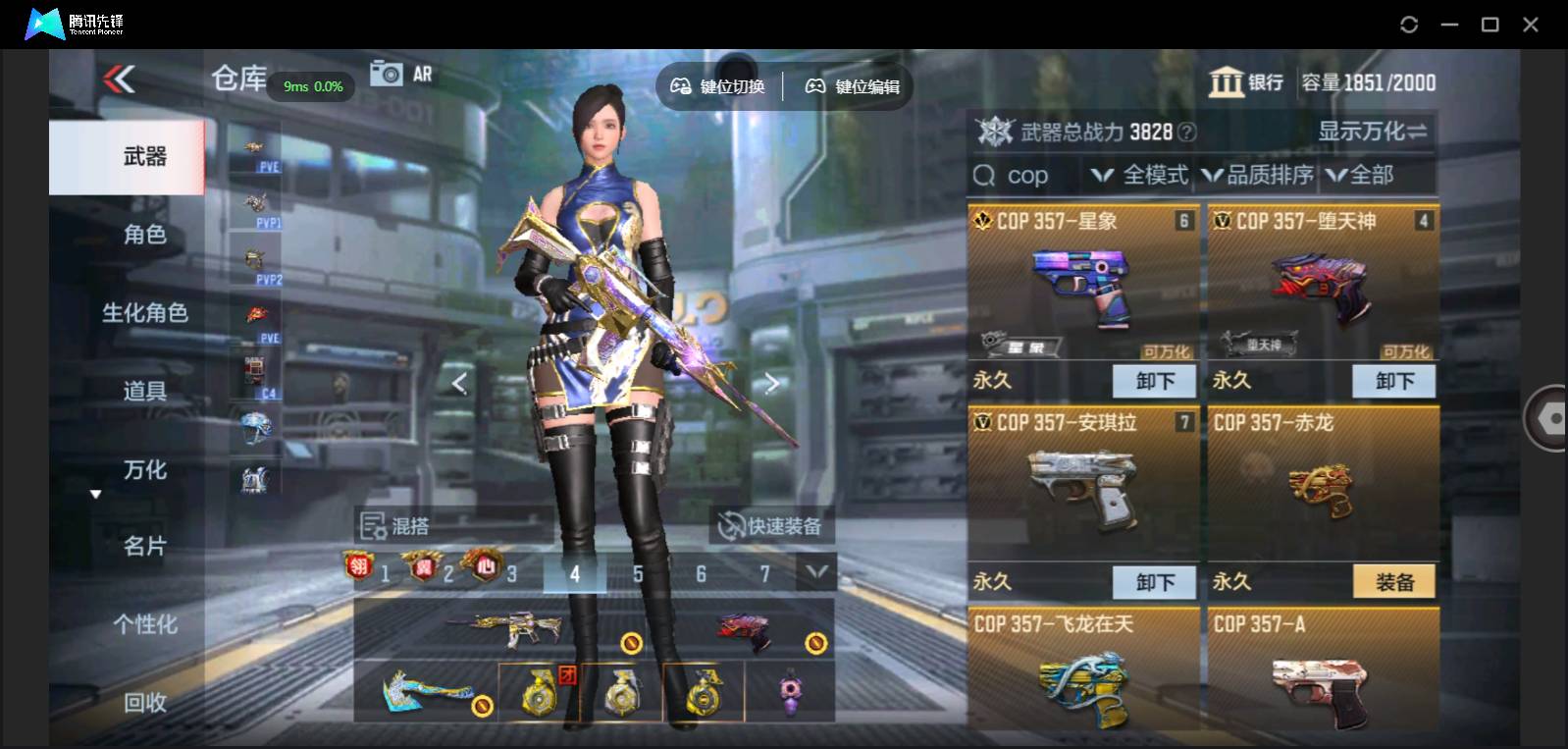
Task: Open the 万化 category tab
Action: tap(144, 469)
